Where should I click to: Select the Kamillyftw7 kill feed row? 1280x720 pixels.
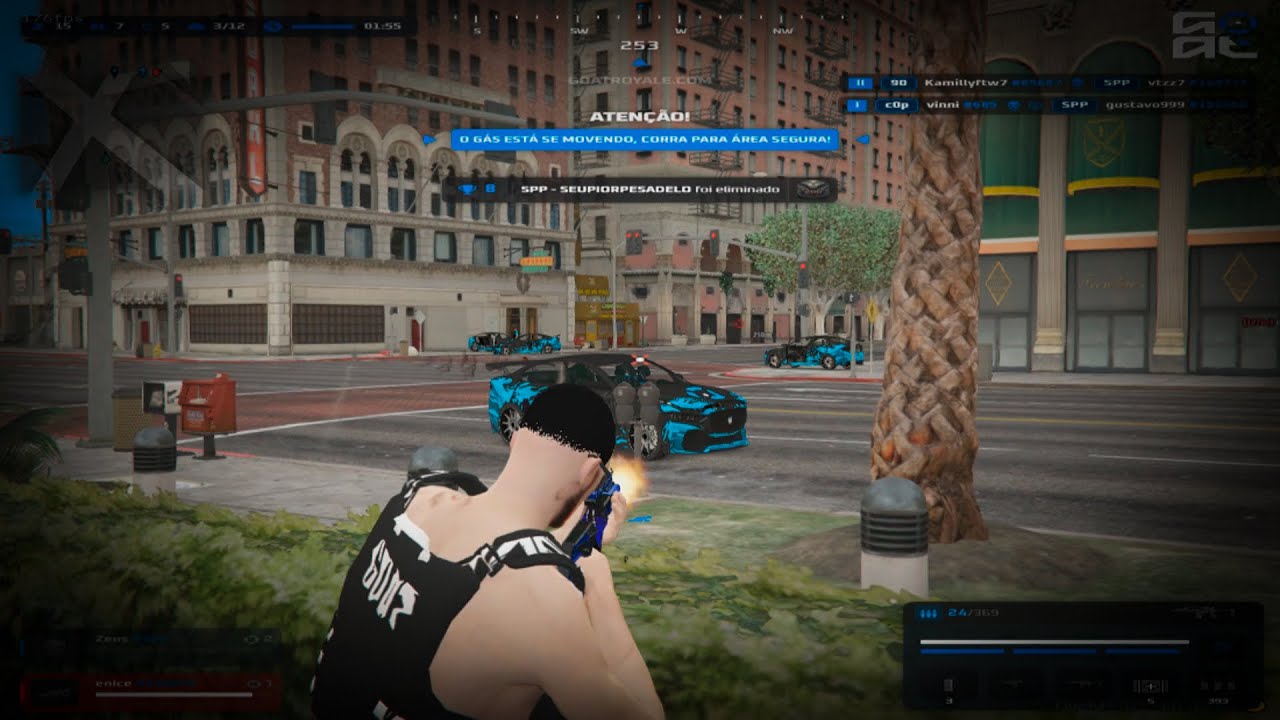[1045, 83]
